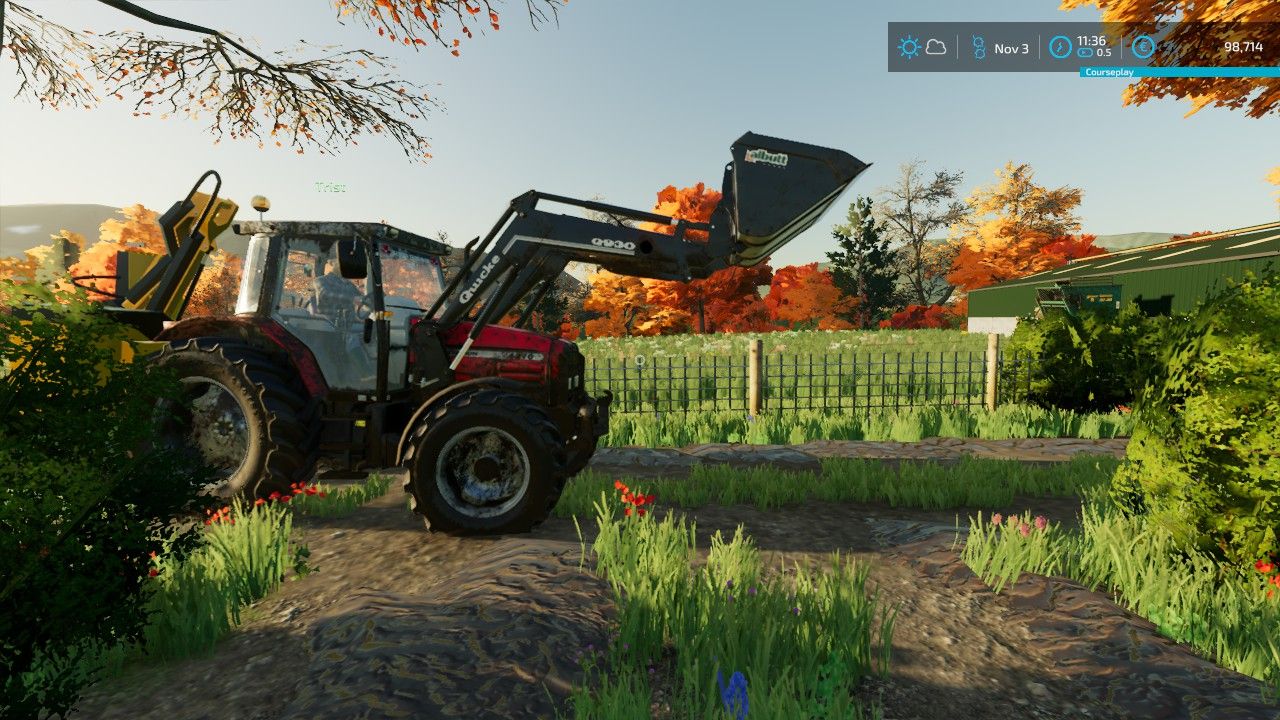Select the cloud forecast icon

936,47
